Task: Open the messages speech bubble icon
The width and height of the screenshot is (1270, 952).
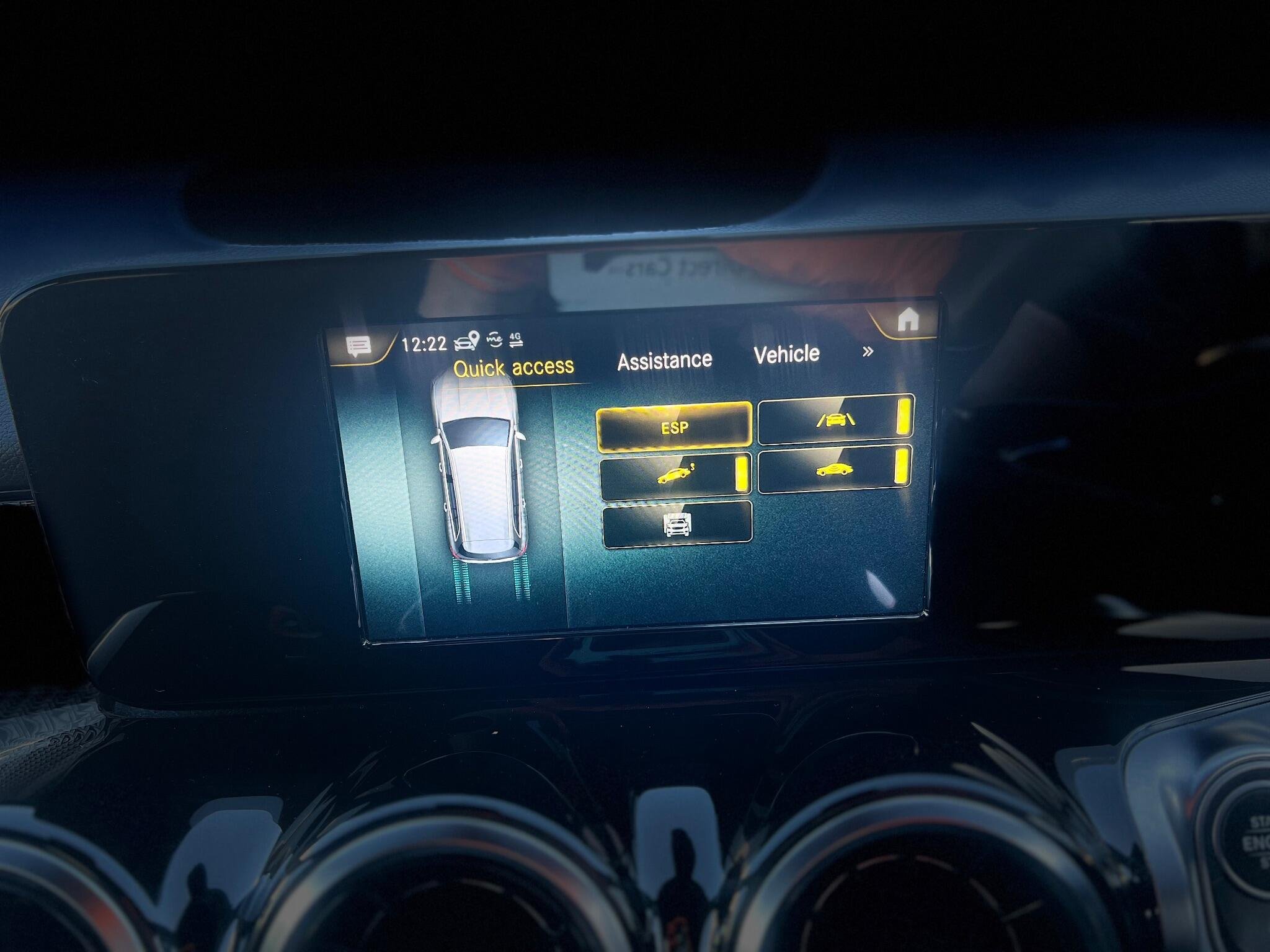Action: pos(358,346)
